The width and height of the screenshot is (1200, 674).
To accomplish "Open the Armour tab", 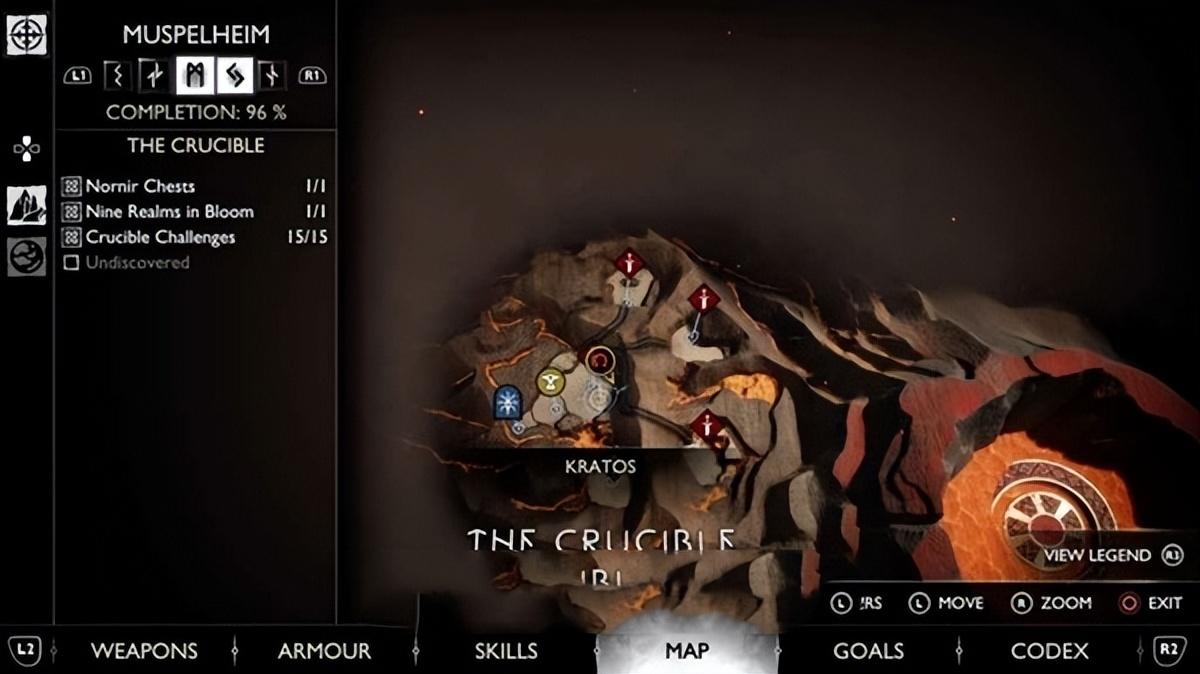I will pos(324,651).
